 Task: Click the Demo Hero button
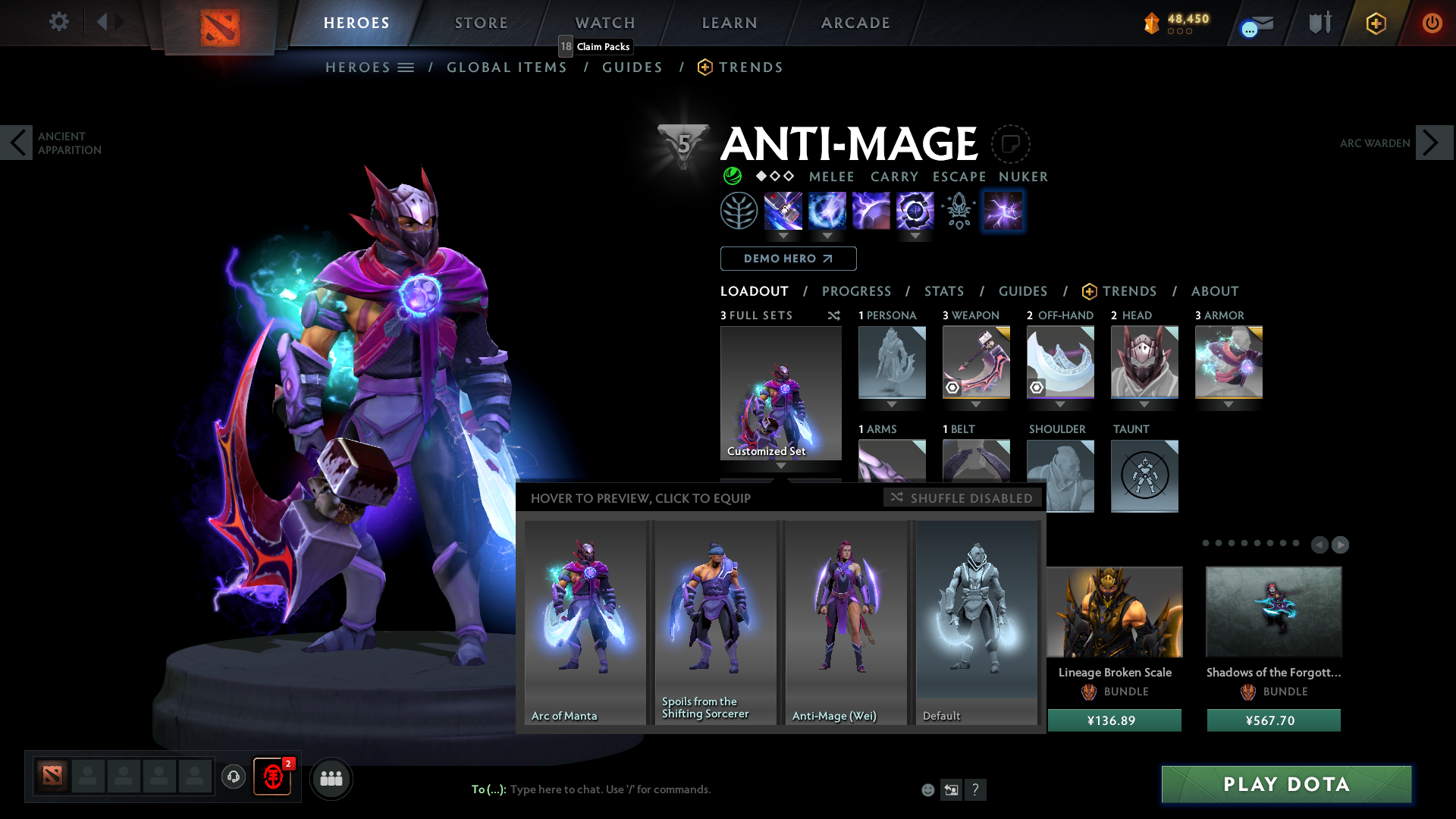pos(788,259)
